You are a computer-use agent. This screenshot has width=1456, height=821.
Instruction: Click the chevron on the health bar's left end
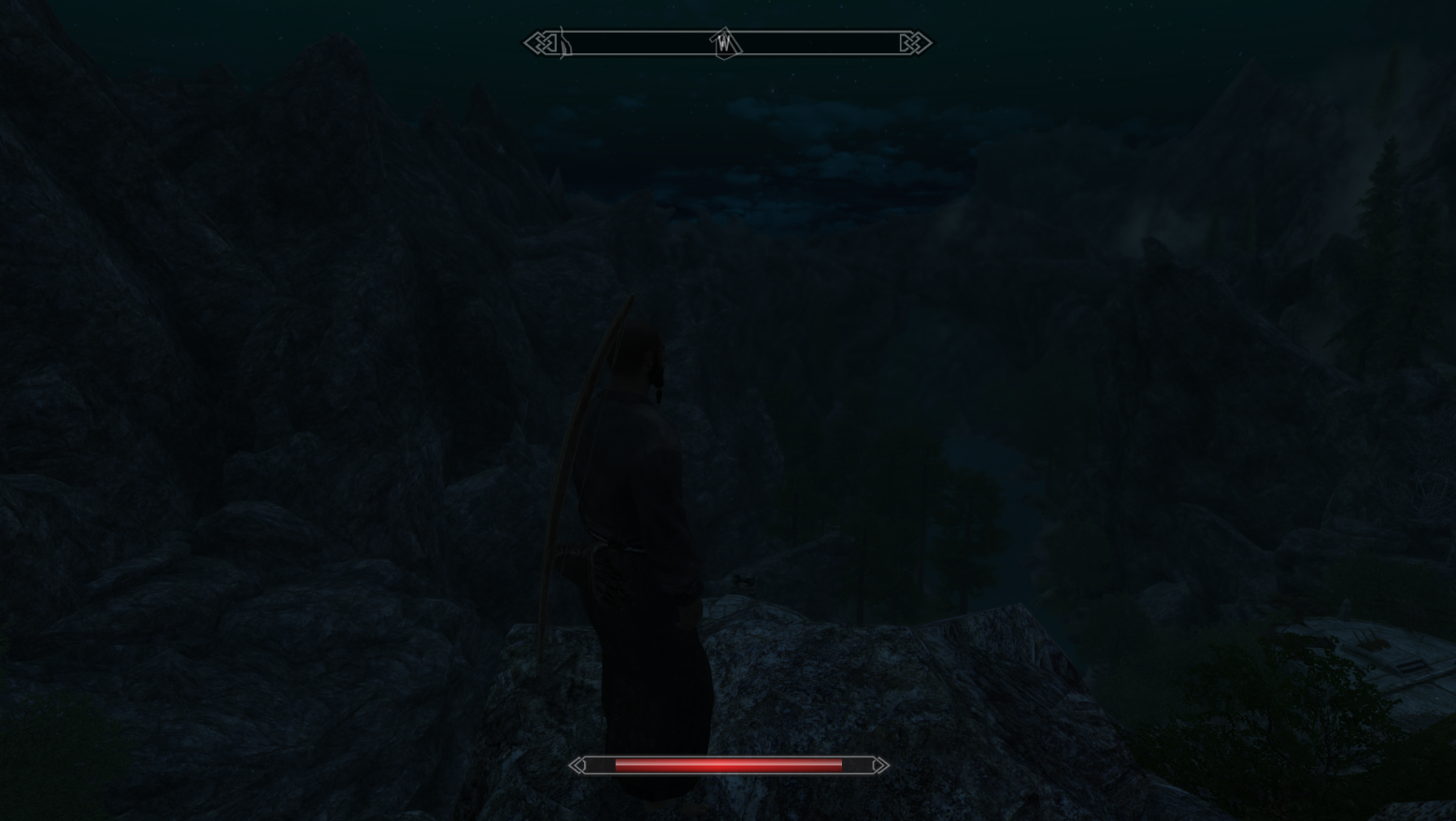(579, 765)
